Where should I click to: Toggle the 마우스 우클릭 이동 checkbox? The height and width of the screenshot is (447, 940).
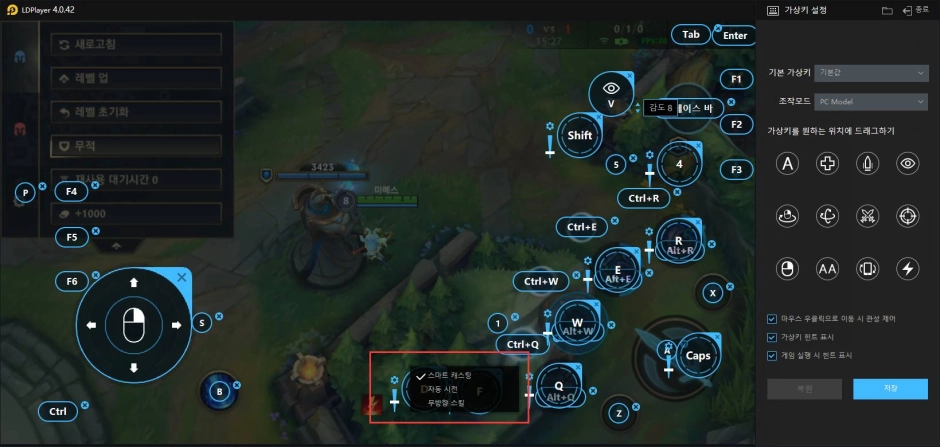772,319
